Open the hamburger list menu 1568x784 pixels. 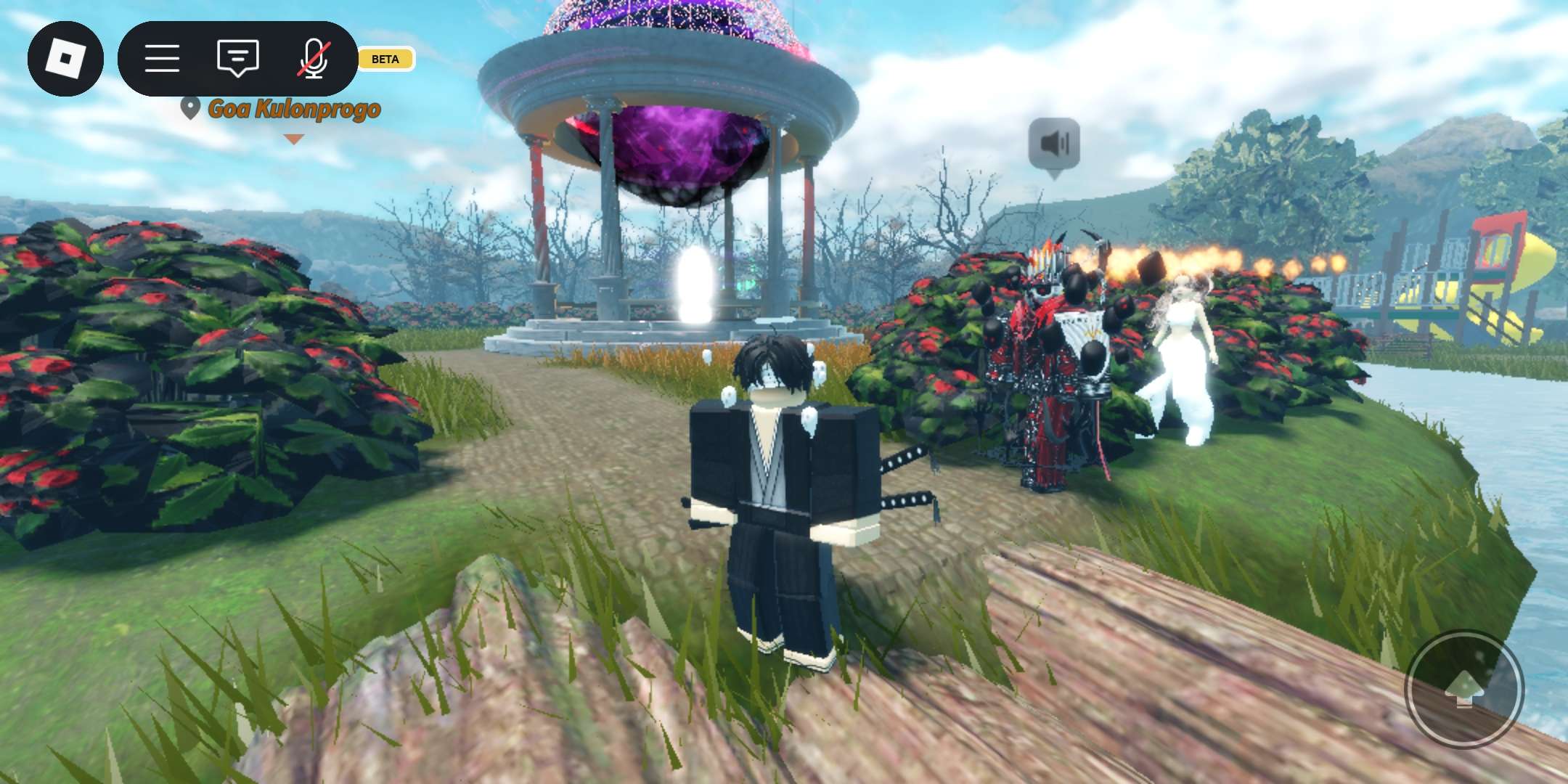point(162,58)
